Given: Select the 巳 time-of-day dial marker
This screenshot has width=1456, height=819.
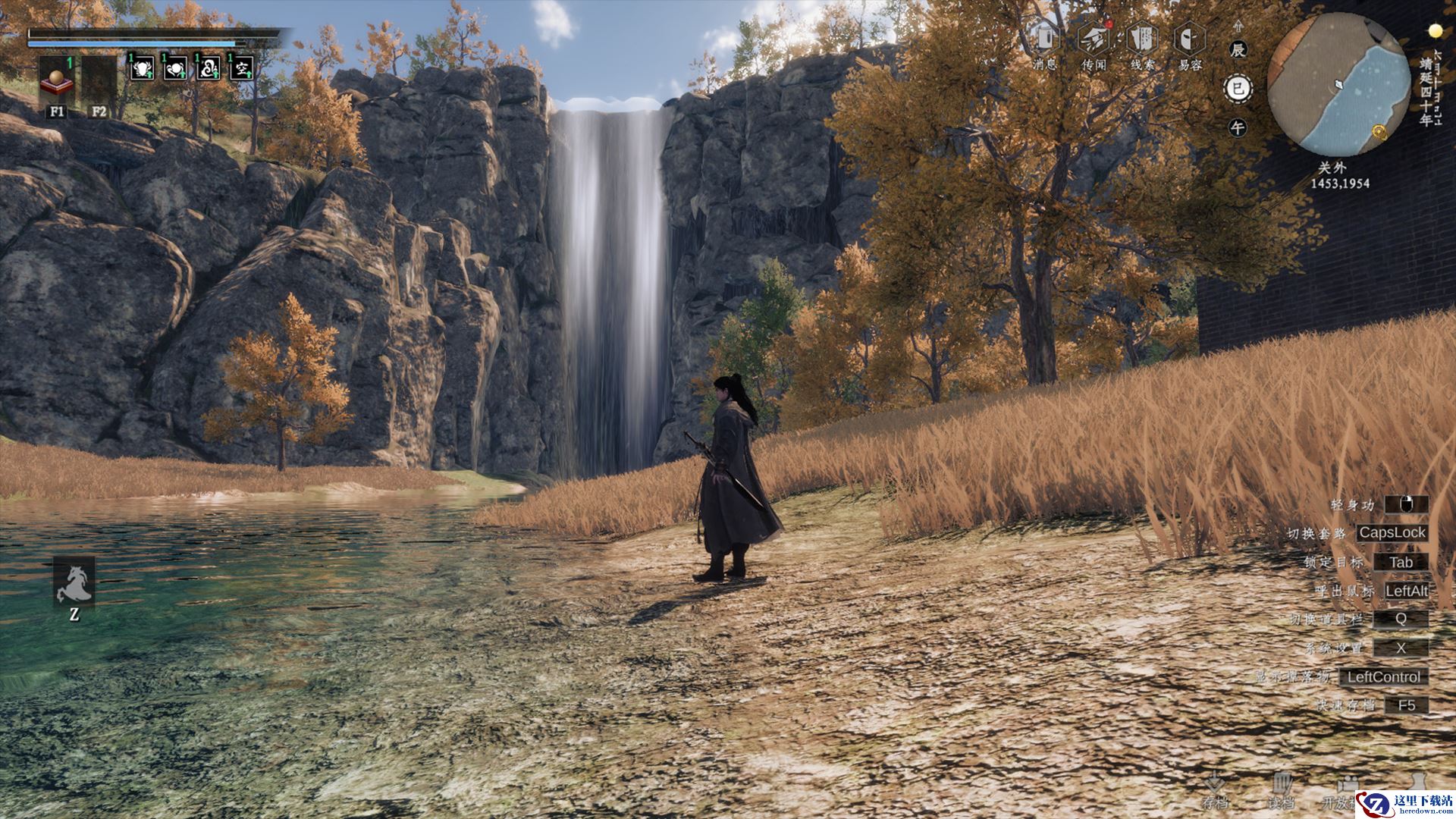Looking at the screenshot, I should pyautogui.click(x=1238, y=89).
